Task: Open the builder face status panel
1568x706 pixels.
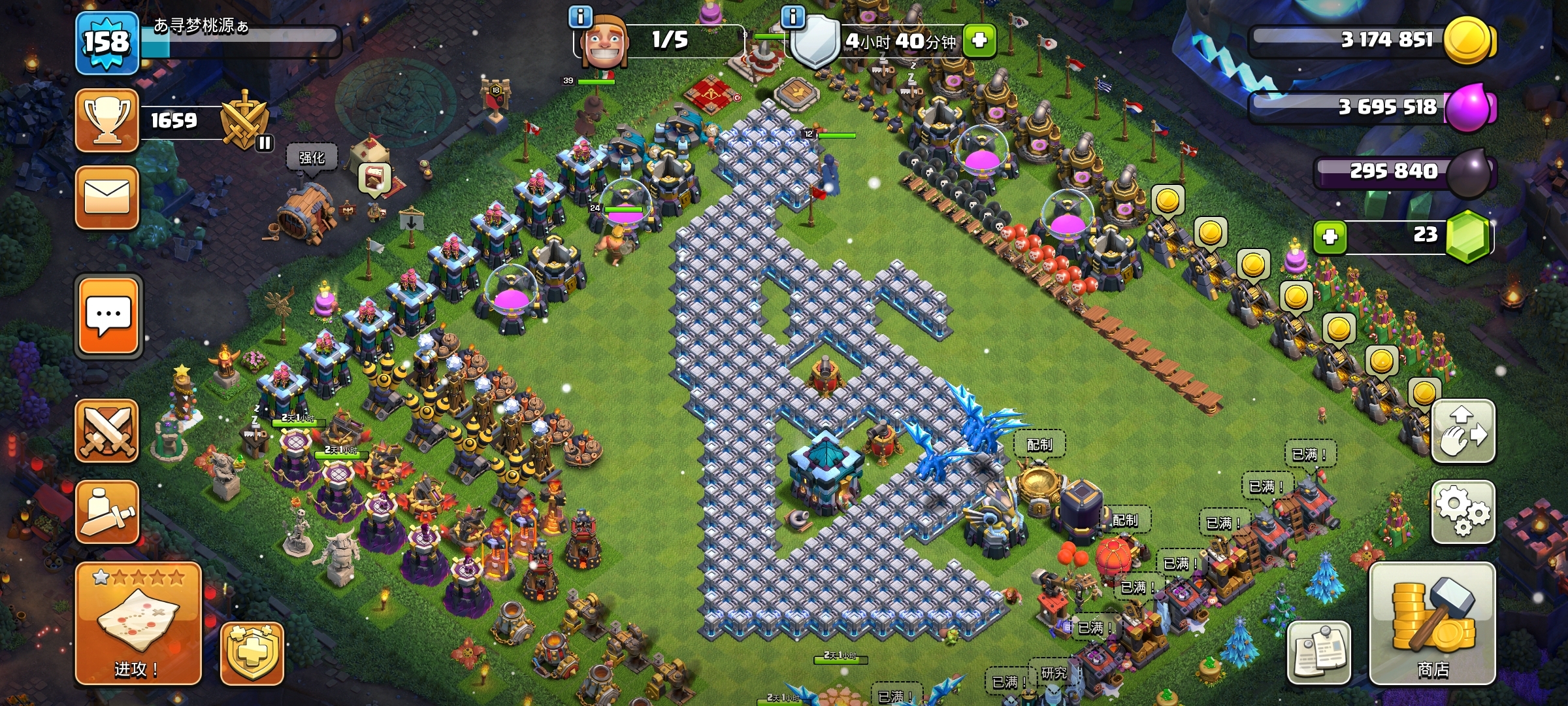Action: [605, 41]
